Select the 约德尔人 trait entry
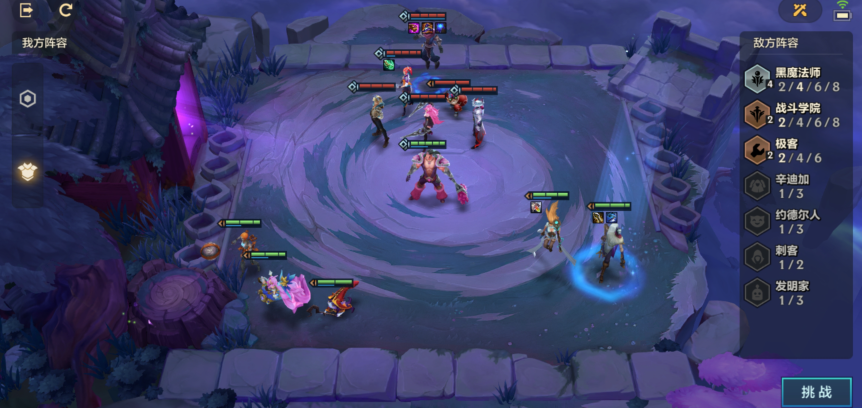 (x=796, y=222)
